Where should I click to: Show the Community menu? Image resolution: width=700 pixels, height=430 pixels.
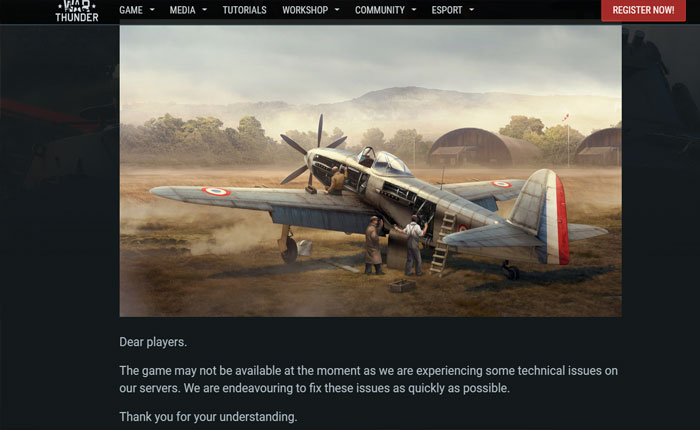(x=385, y=10)
